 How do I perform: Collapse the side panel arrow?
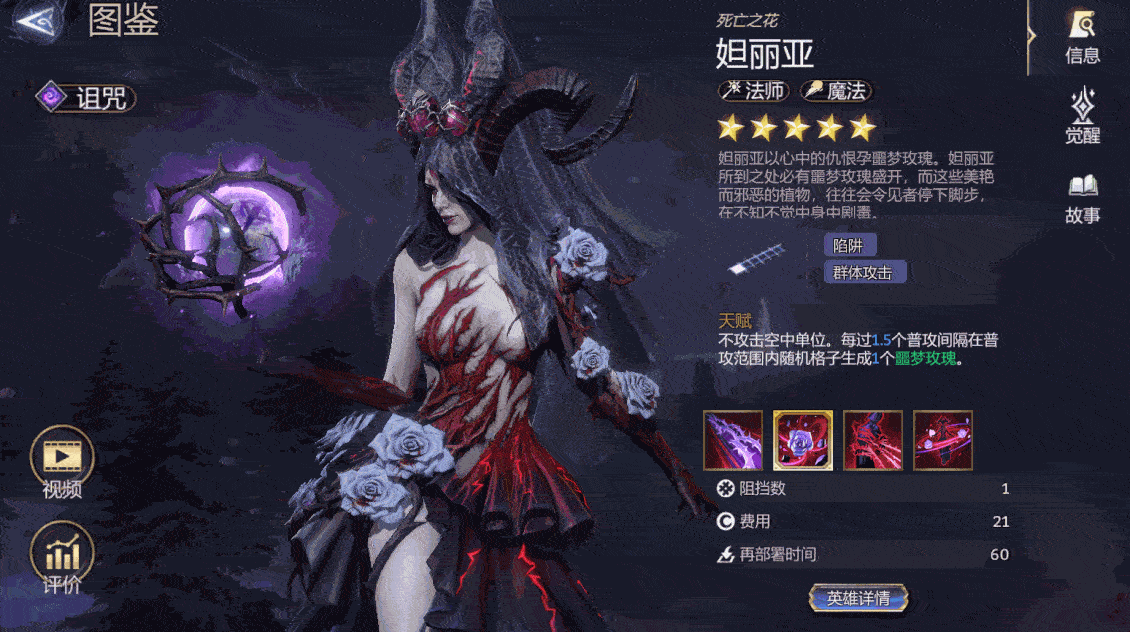(x=1032, y=36)
